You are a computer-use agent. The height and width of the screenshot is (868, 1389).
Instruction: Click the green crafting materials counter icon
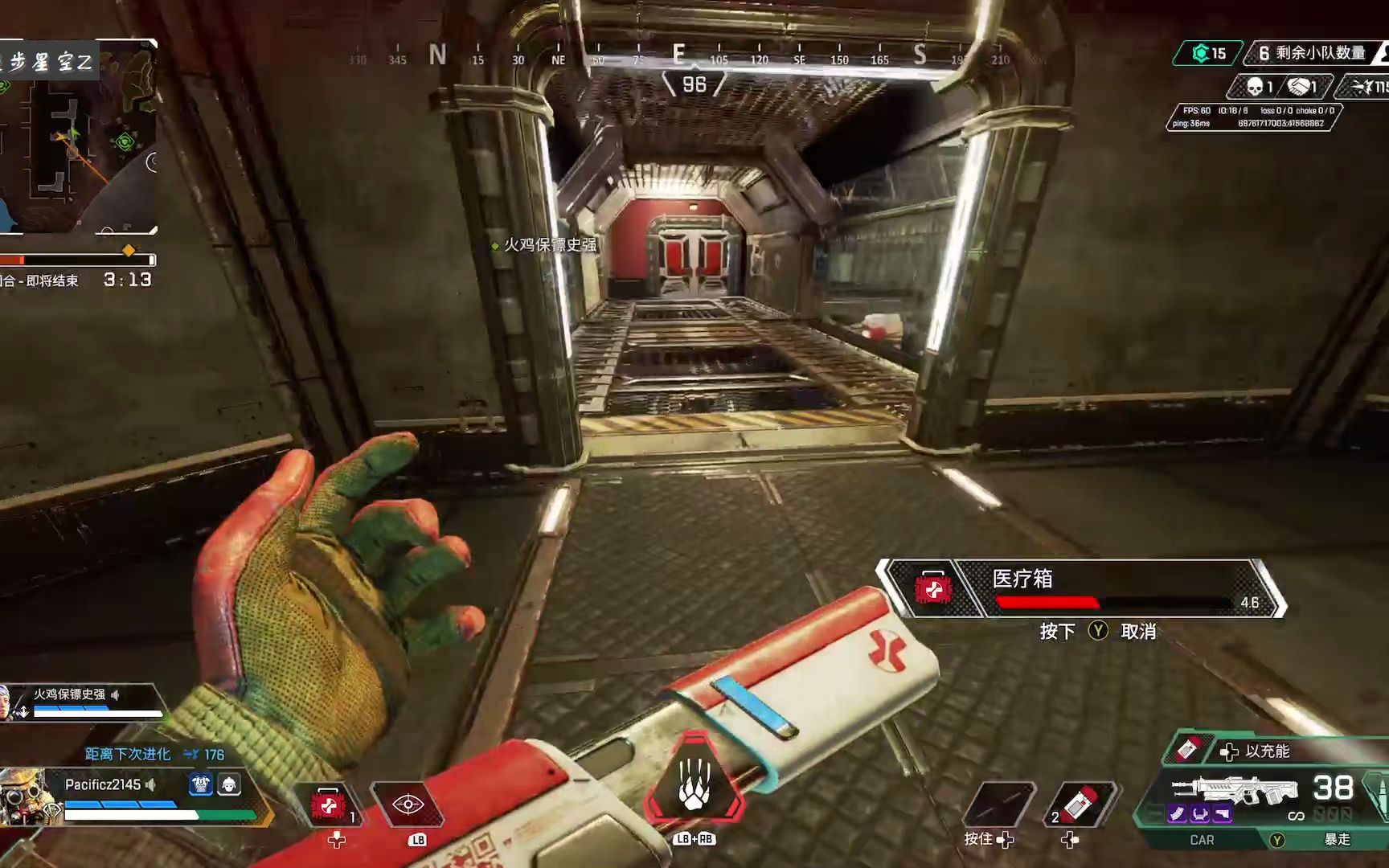pyautogui.click(x=1202, y=54)
